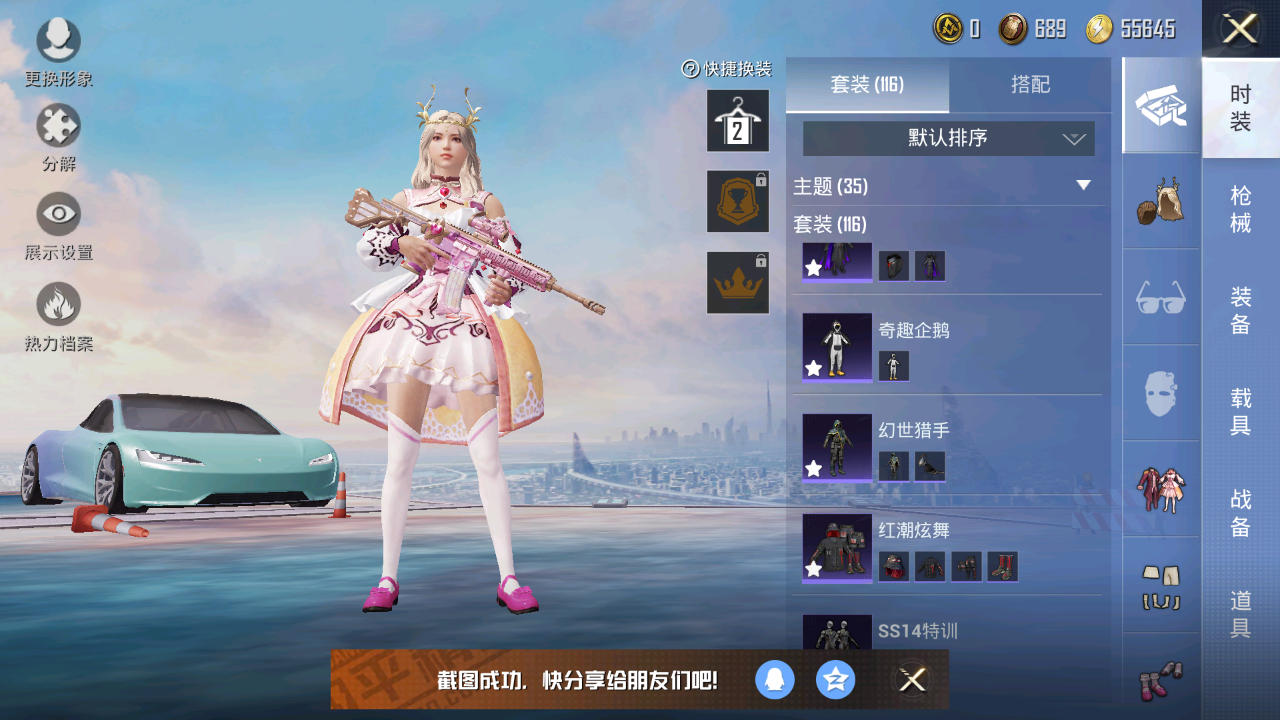The height and width of the screenshot is (720, 1280).
Task: Share screenshot via the QQ penguin icon
Action: [x=775, y=680]
